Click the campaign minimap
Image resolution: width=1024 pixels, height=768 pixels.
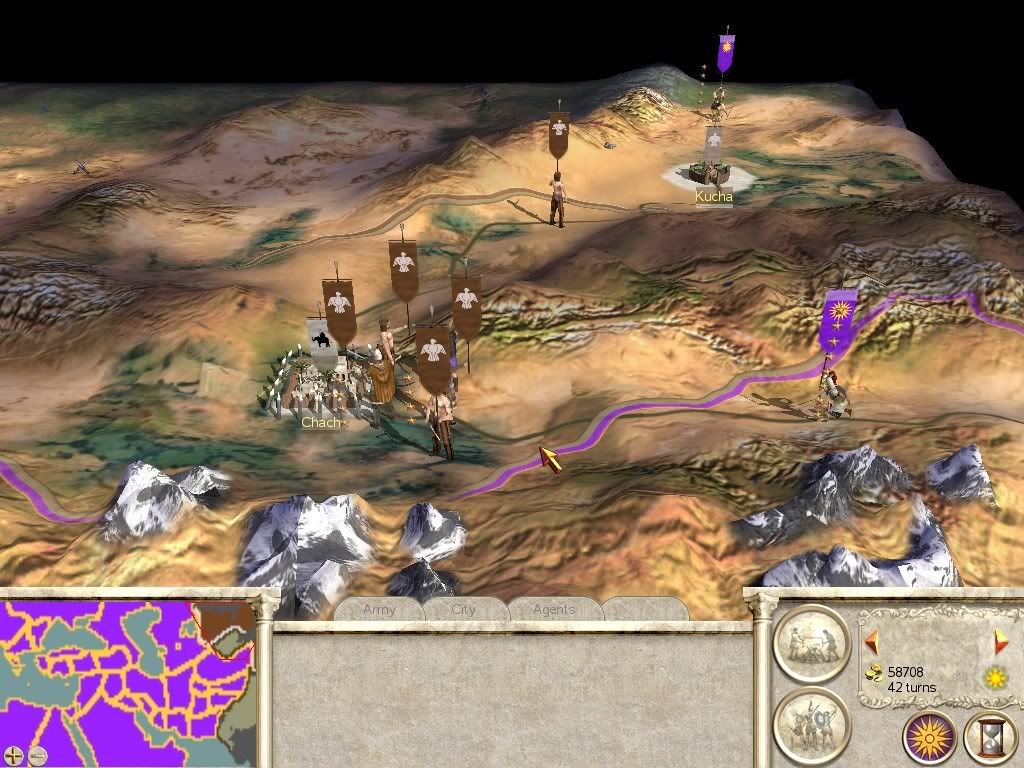point(127,670)
